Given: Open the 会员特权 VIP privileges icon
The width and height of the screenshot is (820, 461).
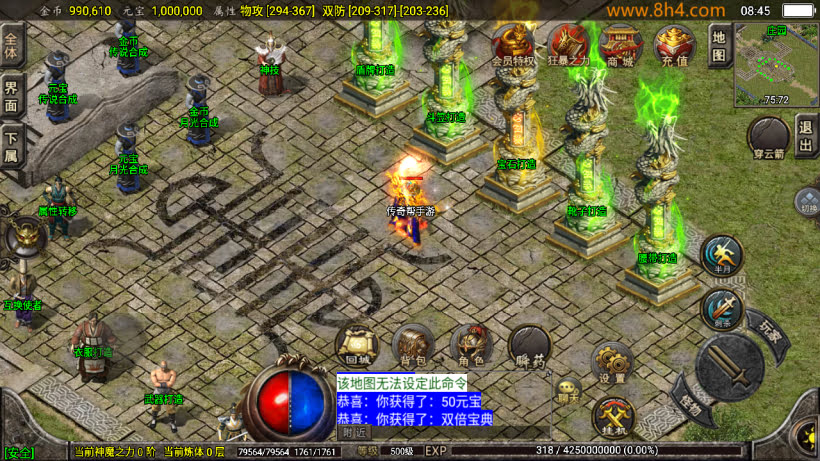Looking at the screenshot, I should coord(514,44).
